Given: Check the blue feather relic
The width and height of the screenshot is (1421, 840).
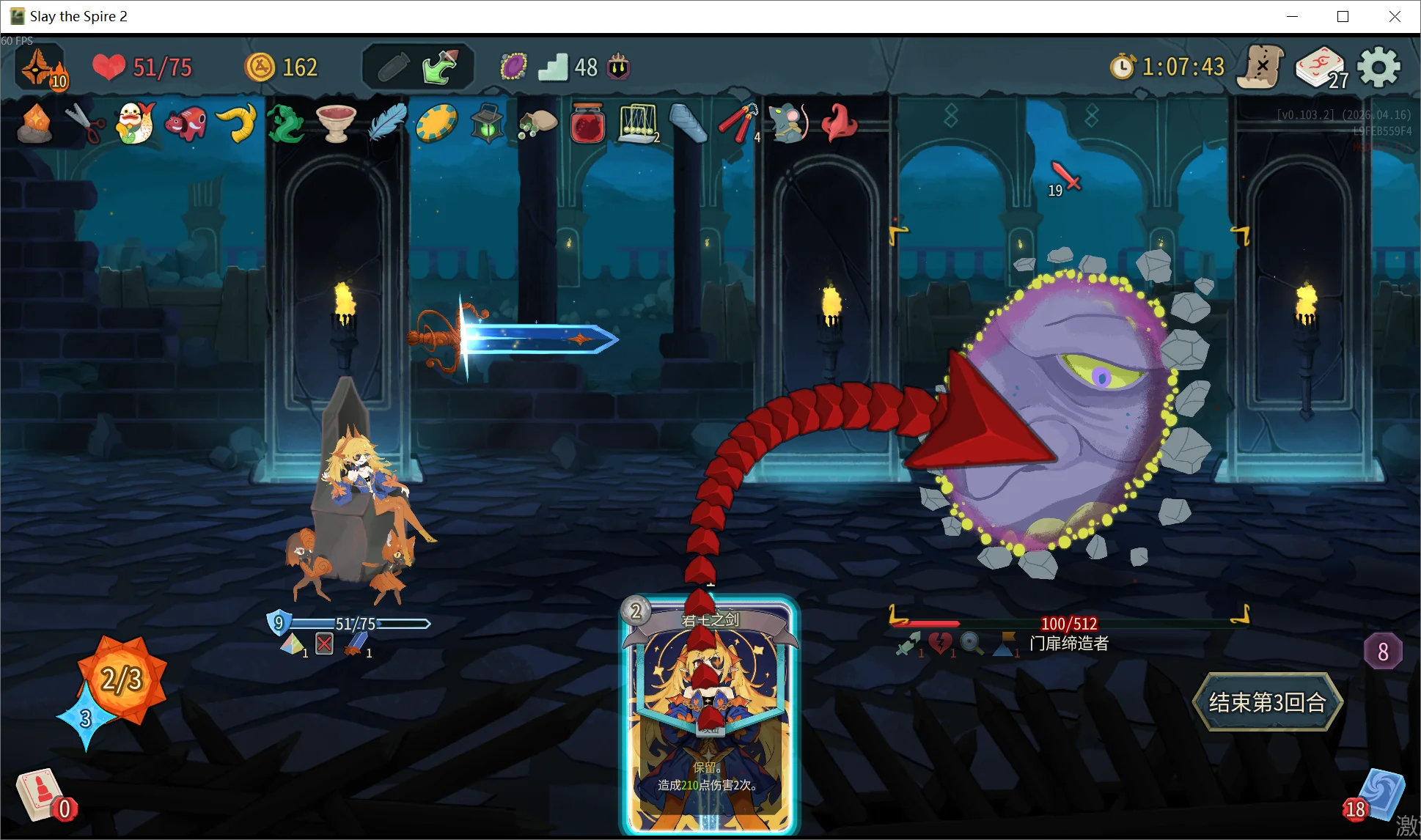Looking at the screenshot, I should (387, 122).
